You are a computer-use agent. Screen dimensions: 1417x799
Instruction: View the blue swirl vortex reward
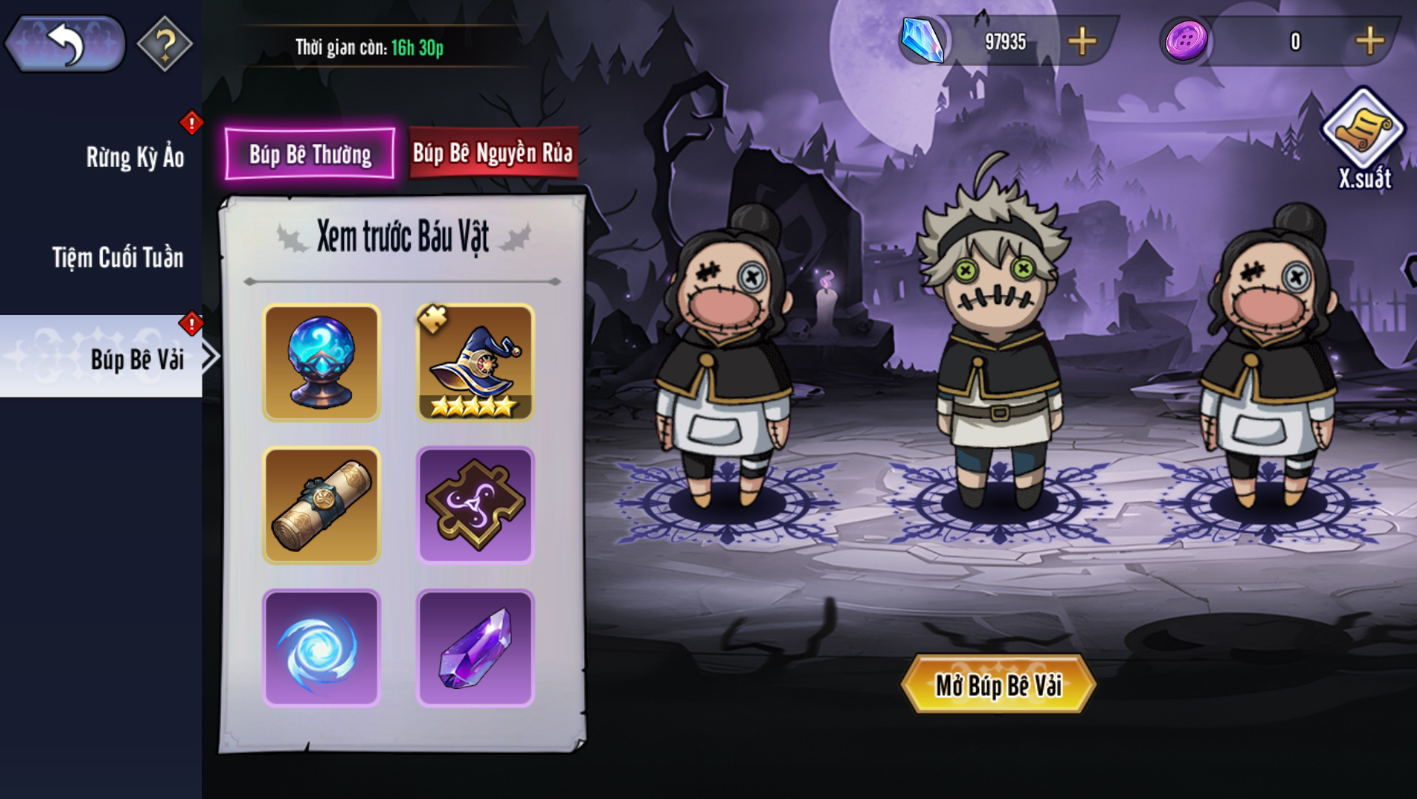click(321, 648)
